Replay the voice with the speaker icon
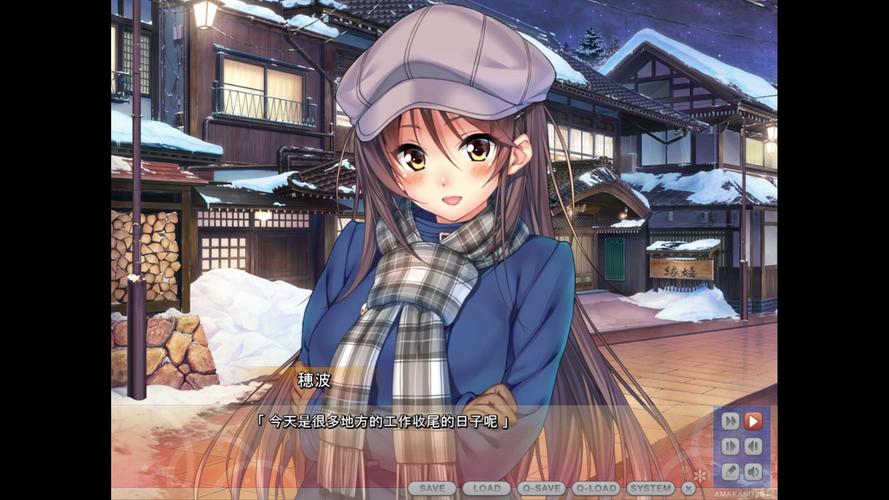 pos(753,471)
